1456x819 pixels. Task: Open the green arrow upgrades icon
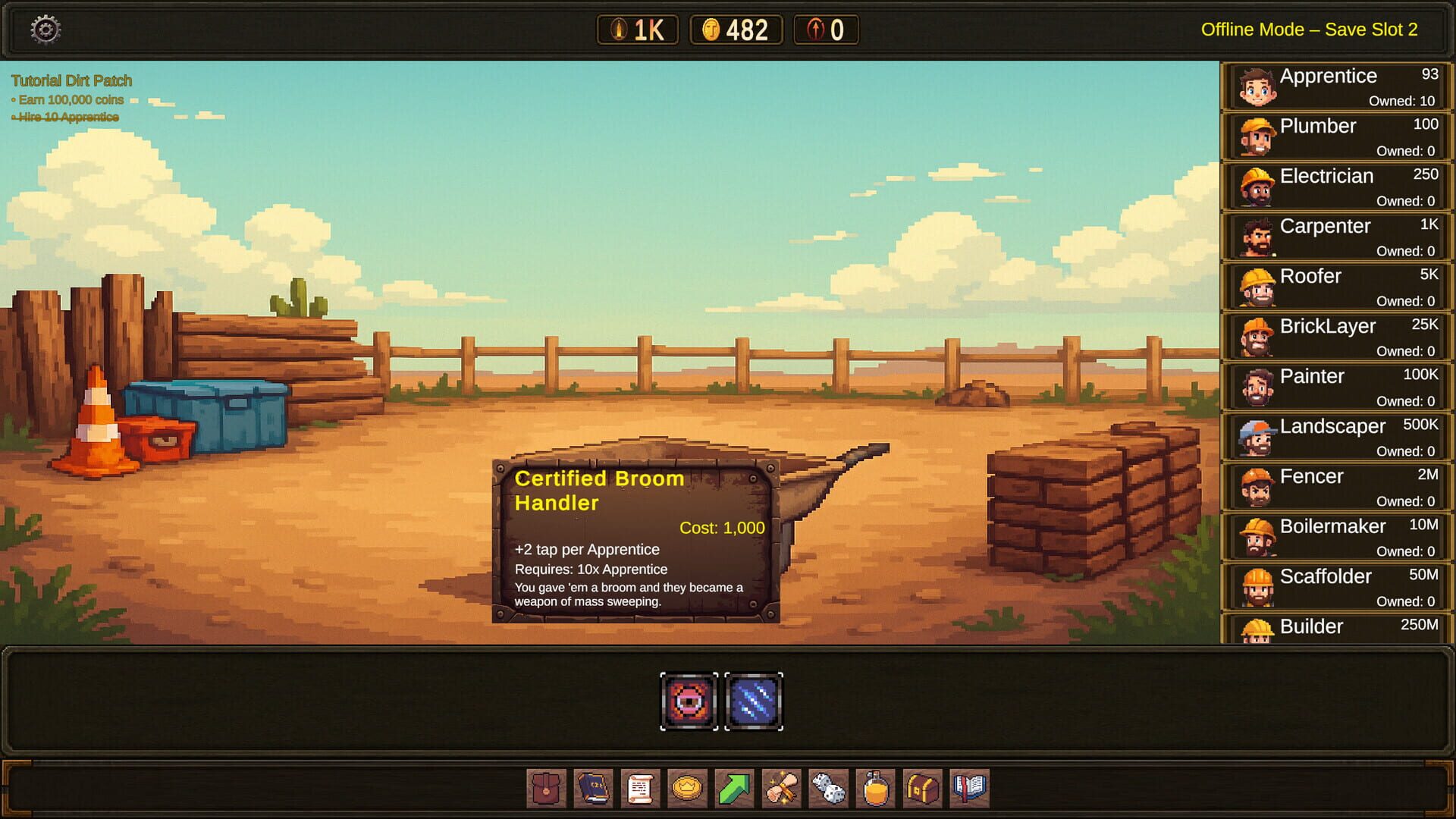(735, 789)
